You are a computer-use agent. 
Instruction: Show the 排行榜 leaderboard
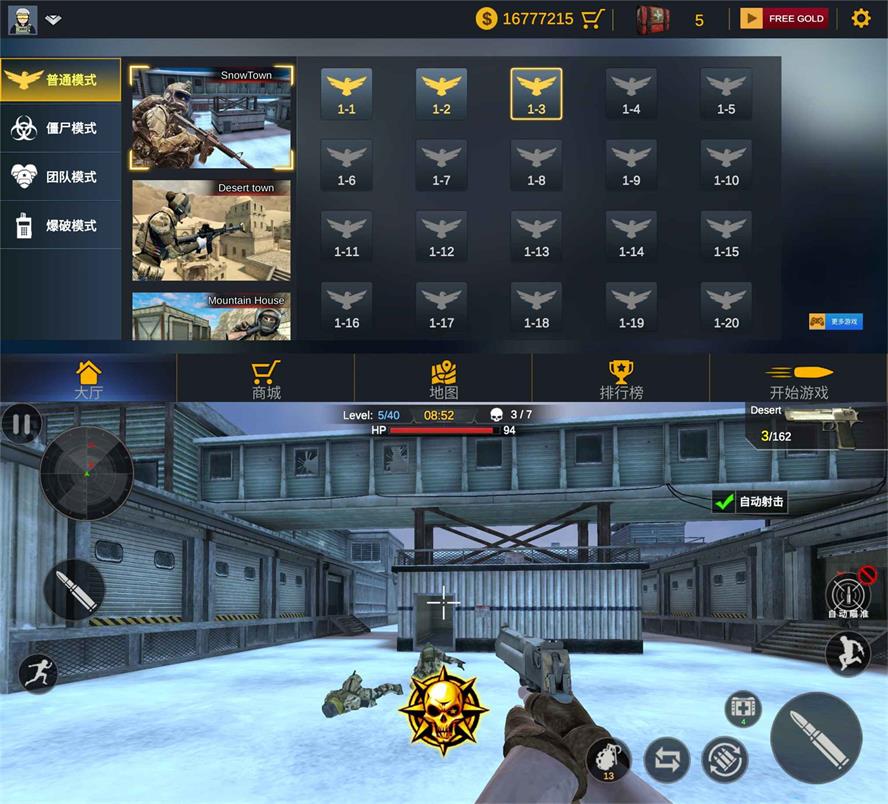620,380
